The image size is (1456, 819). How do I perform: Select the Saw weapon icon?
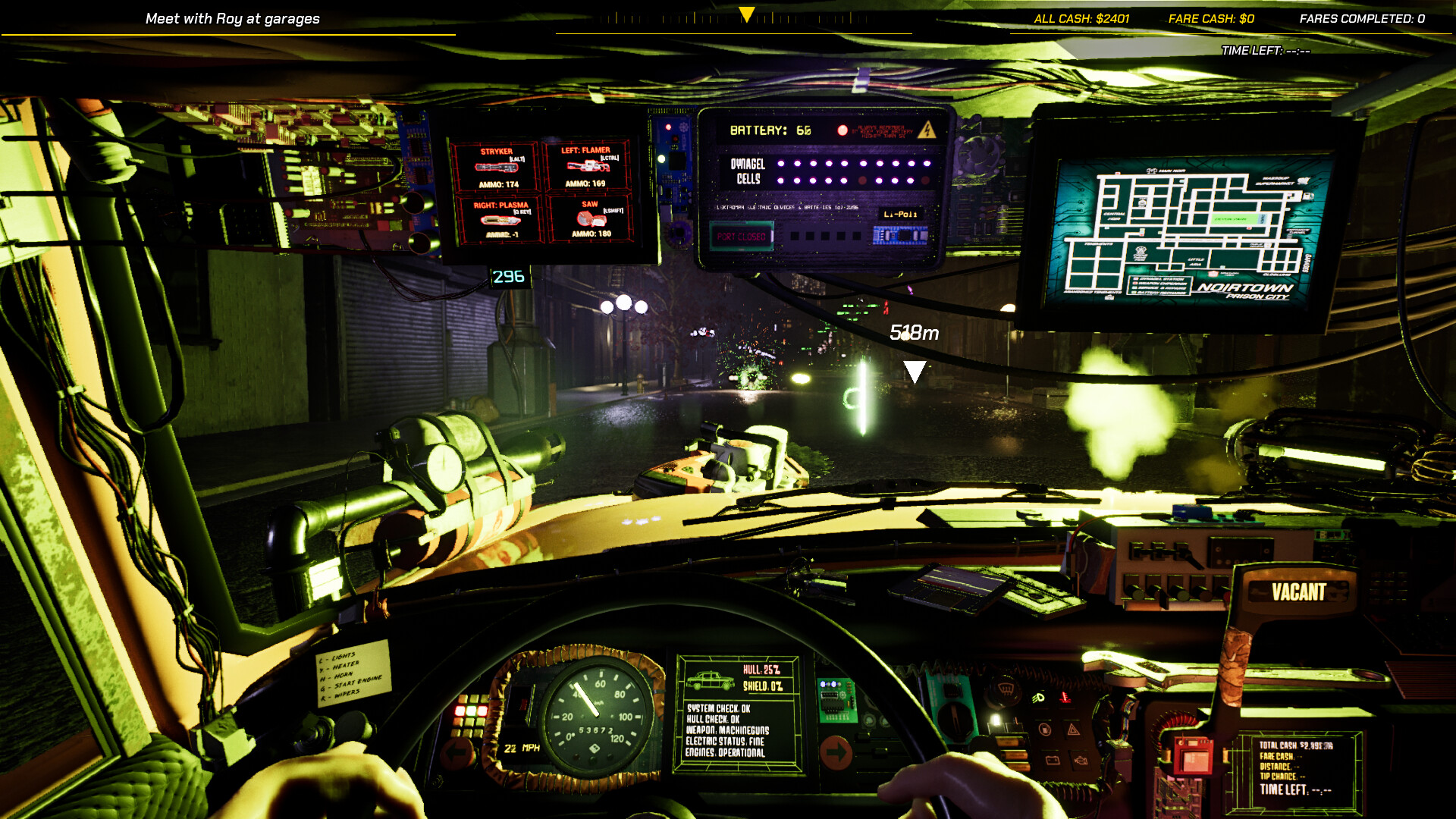[591, 220]
